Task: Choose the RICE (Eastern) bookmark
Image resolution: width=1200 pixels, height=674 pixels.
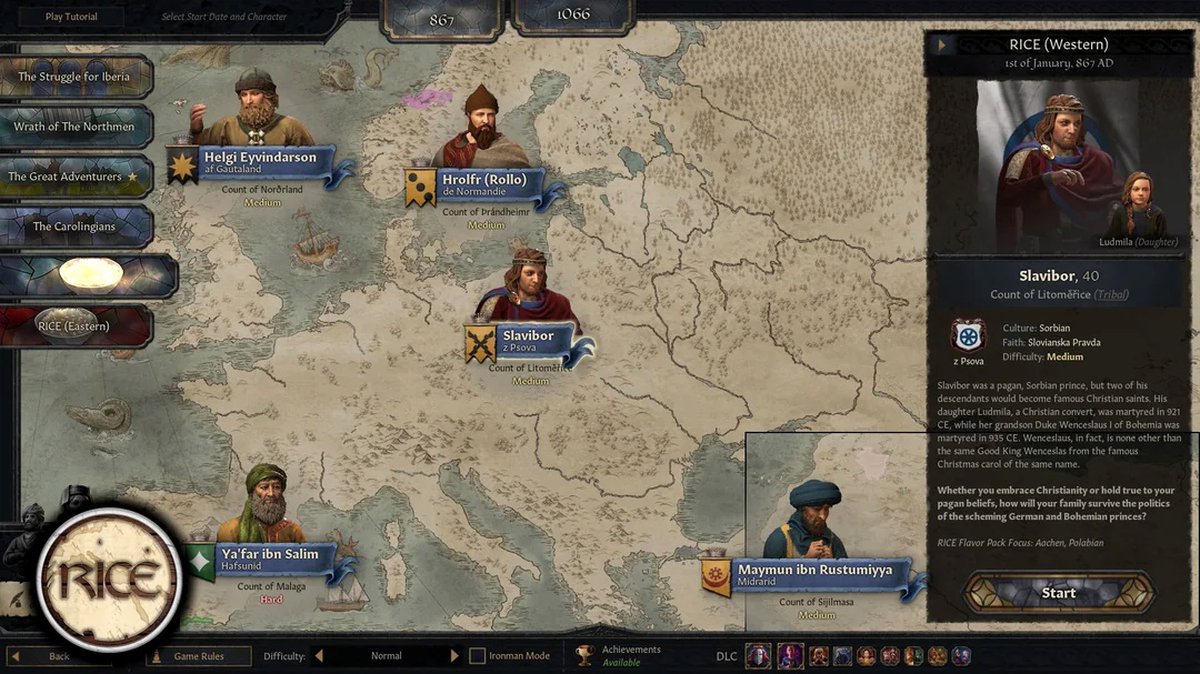Action: click(x=75, y=326)
